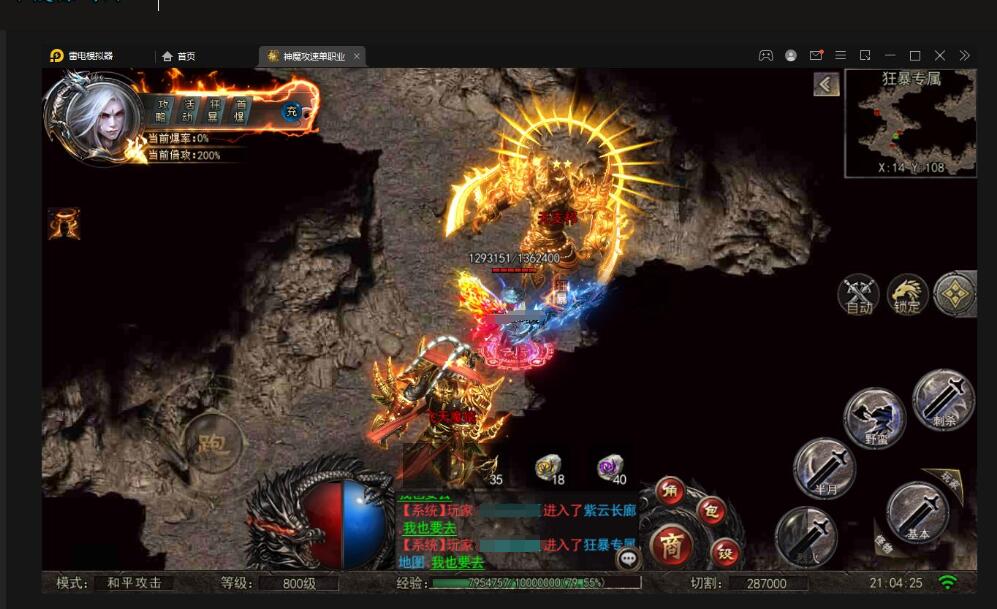Open the 角 character button
997x609 pixels.
[x=670, y=490]
